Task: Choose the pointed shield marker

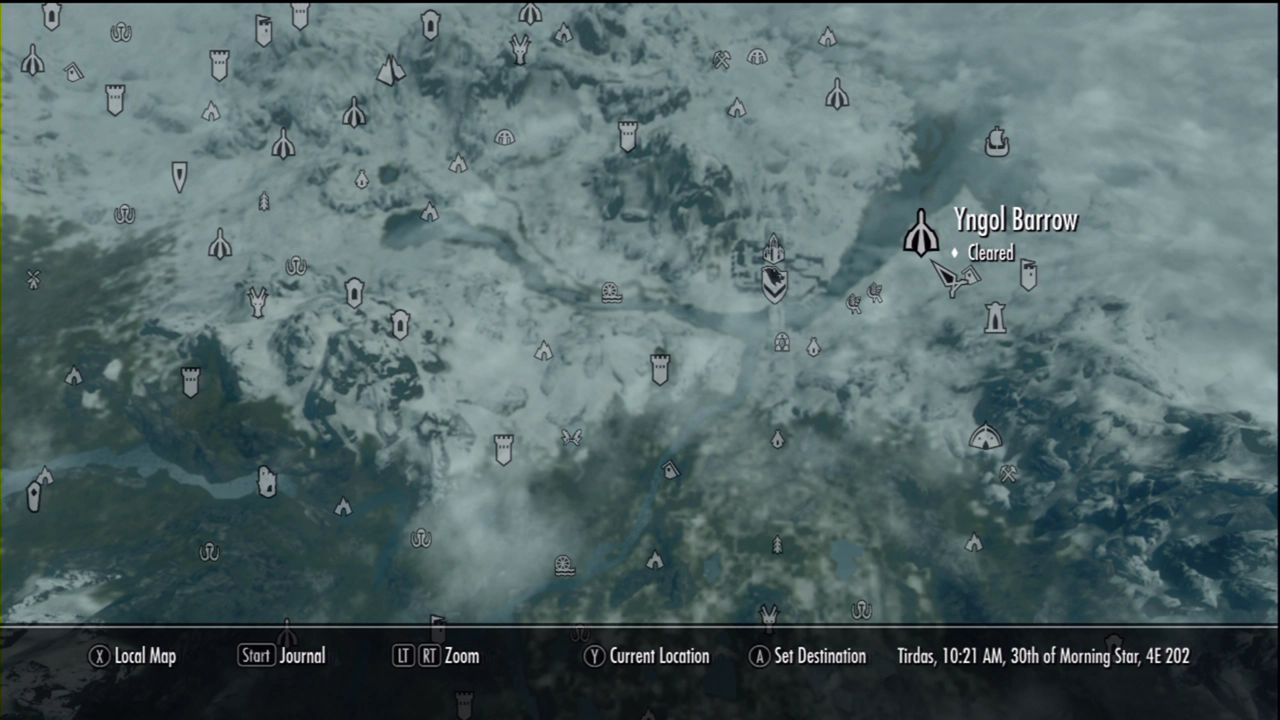Action: point(179,177)
